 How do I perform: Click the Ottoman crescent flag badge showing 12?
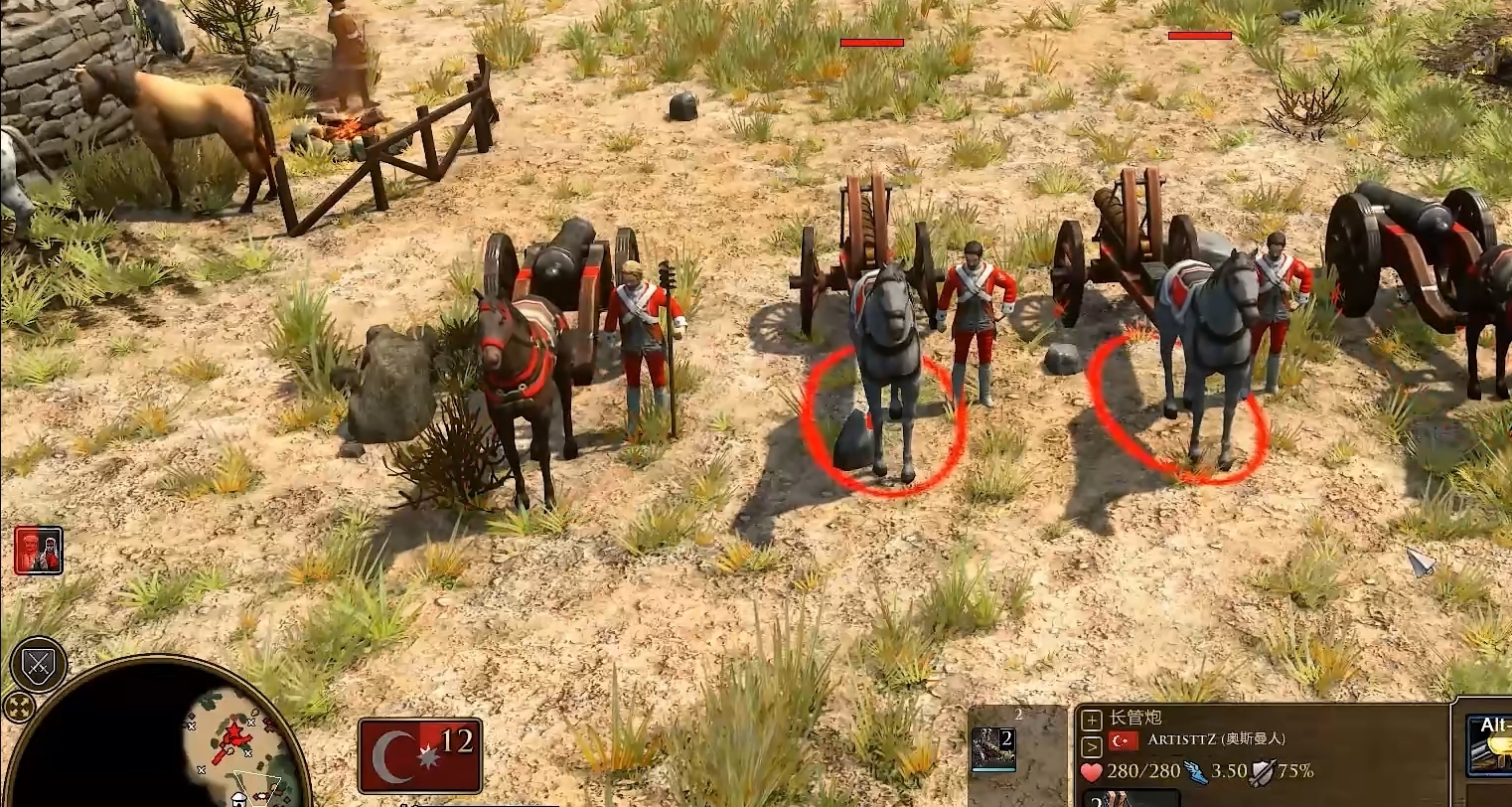point(421,757)
